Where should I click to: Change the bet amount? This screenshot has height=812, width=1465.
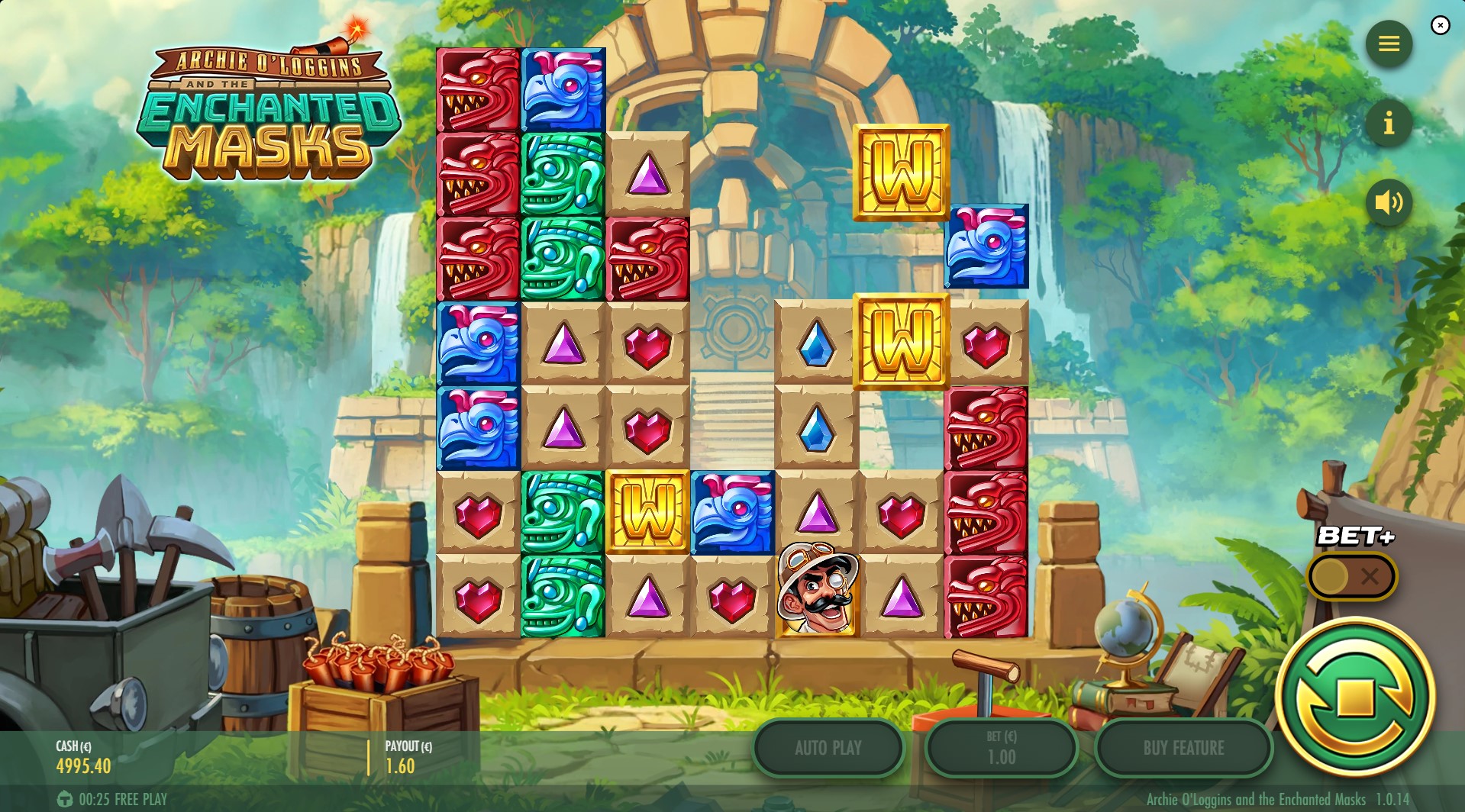tap(1001, 748)
